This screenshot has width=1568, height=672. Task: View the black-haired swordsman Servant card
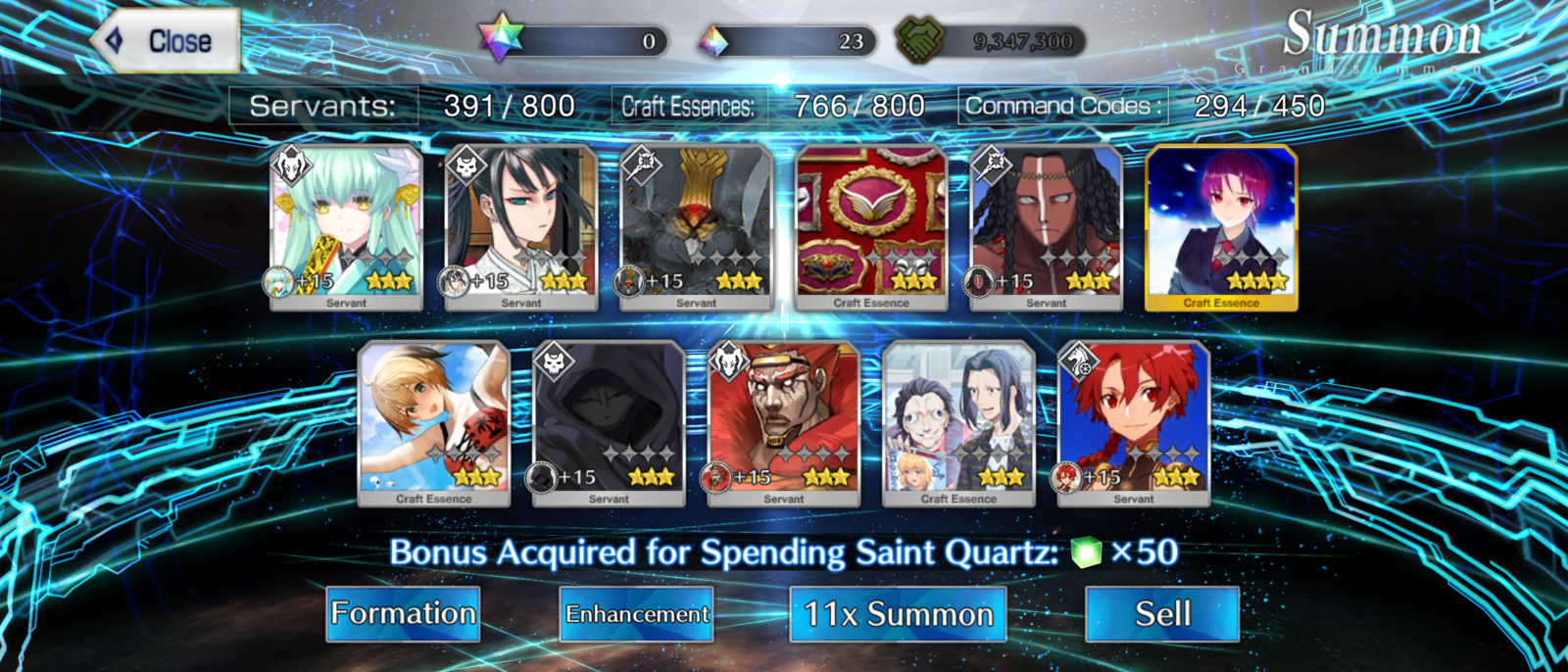click(x=521, y=227)
